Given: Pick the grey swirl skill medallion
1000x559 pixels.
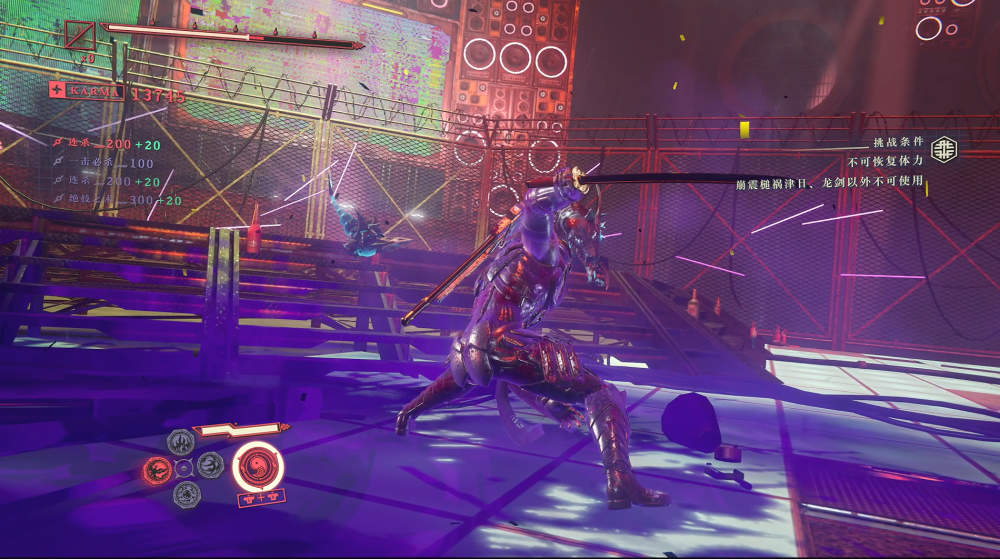Looking at the screenshot, I should [x=209, y=465].
